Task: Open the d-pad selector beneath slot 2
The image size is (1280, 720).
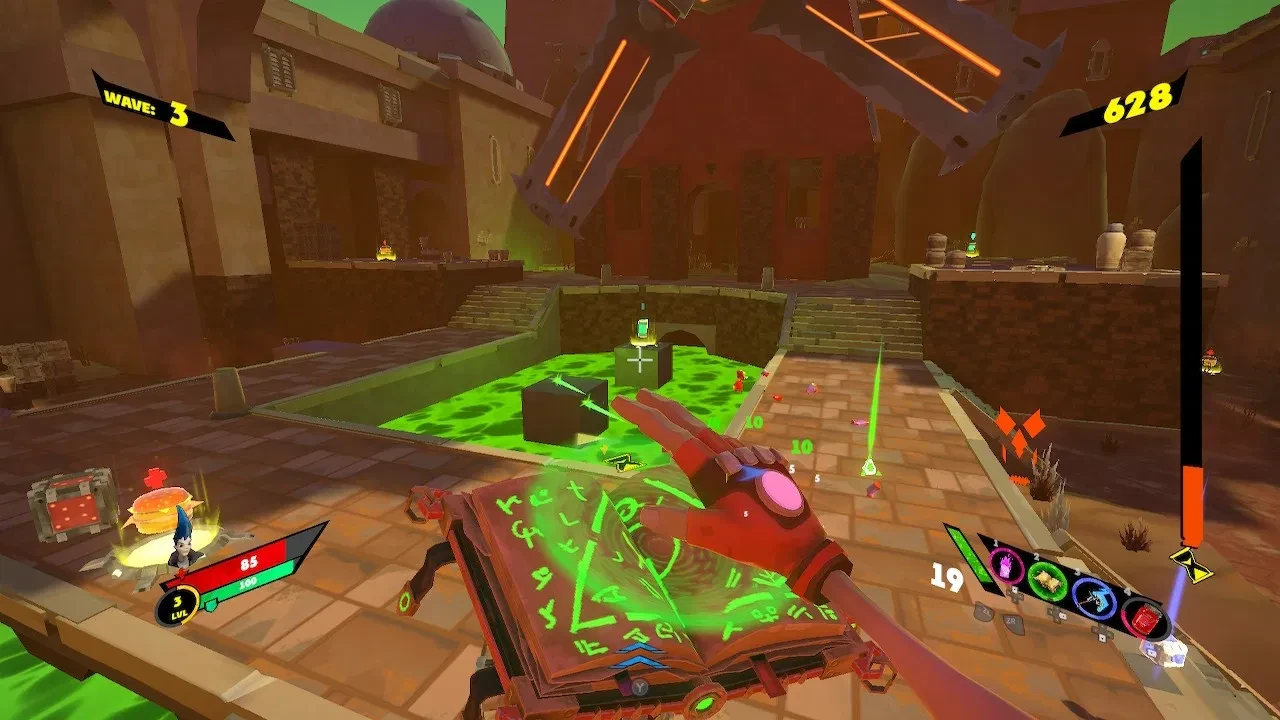Action: (x=1057, y=614)
